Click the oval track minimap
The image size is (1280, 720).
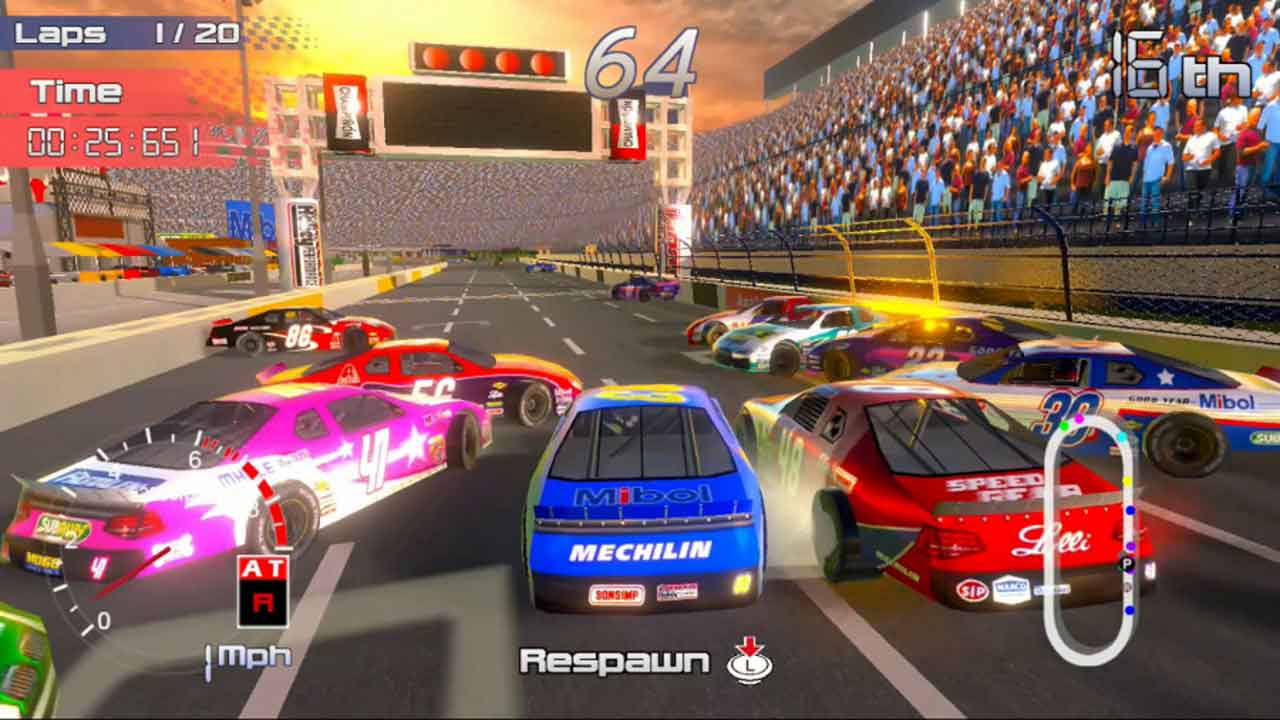point(1090,540)
